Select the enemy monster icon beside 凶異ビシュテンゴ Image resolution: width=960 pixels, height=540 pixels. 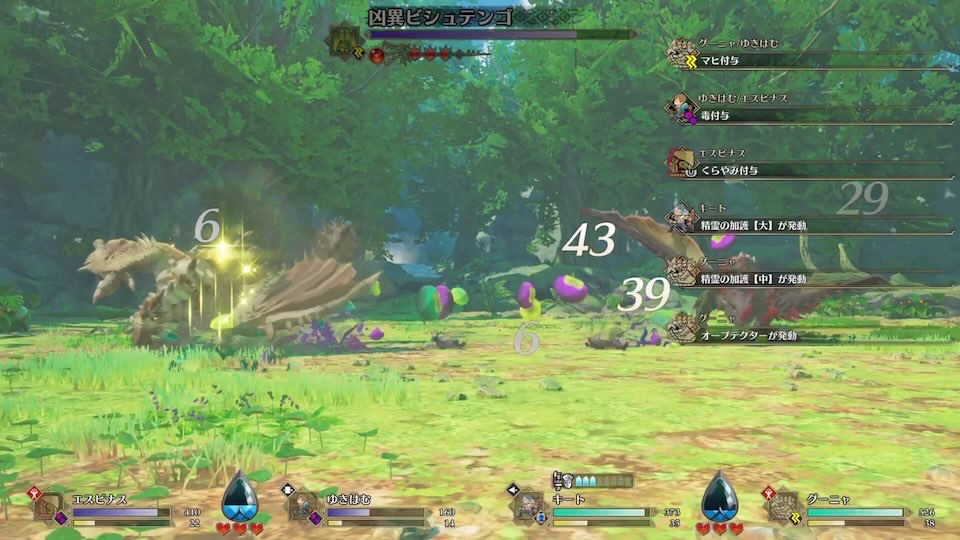click(x=347, y=38)
